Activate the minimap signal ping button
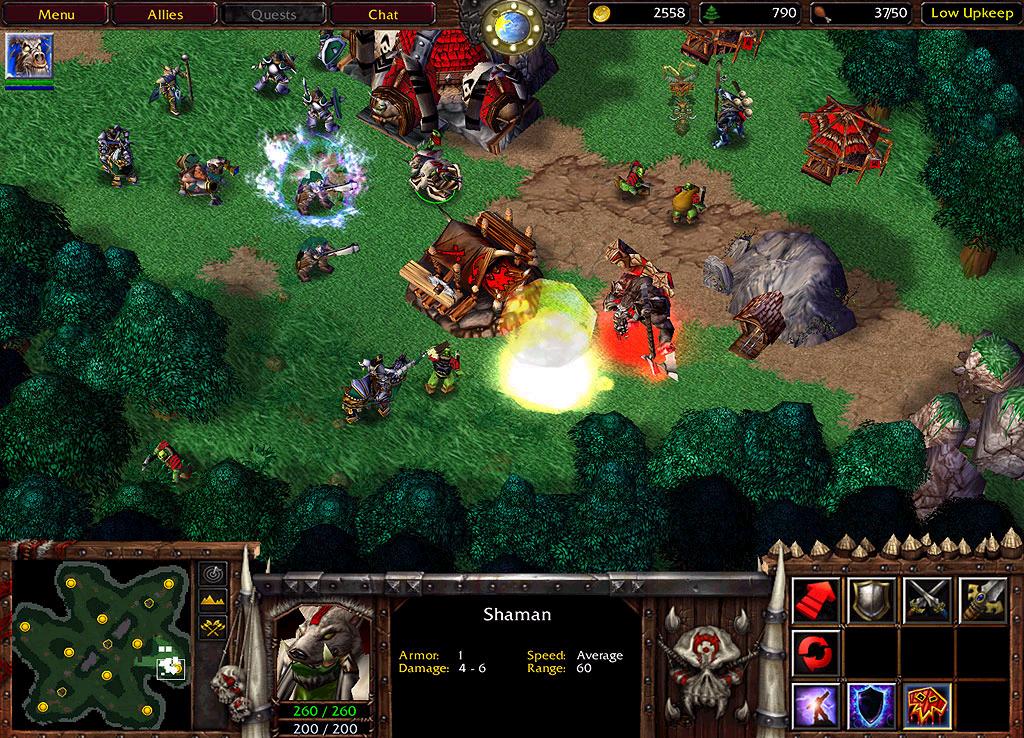 coord(213,573)
